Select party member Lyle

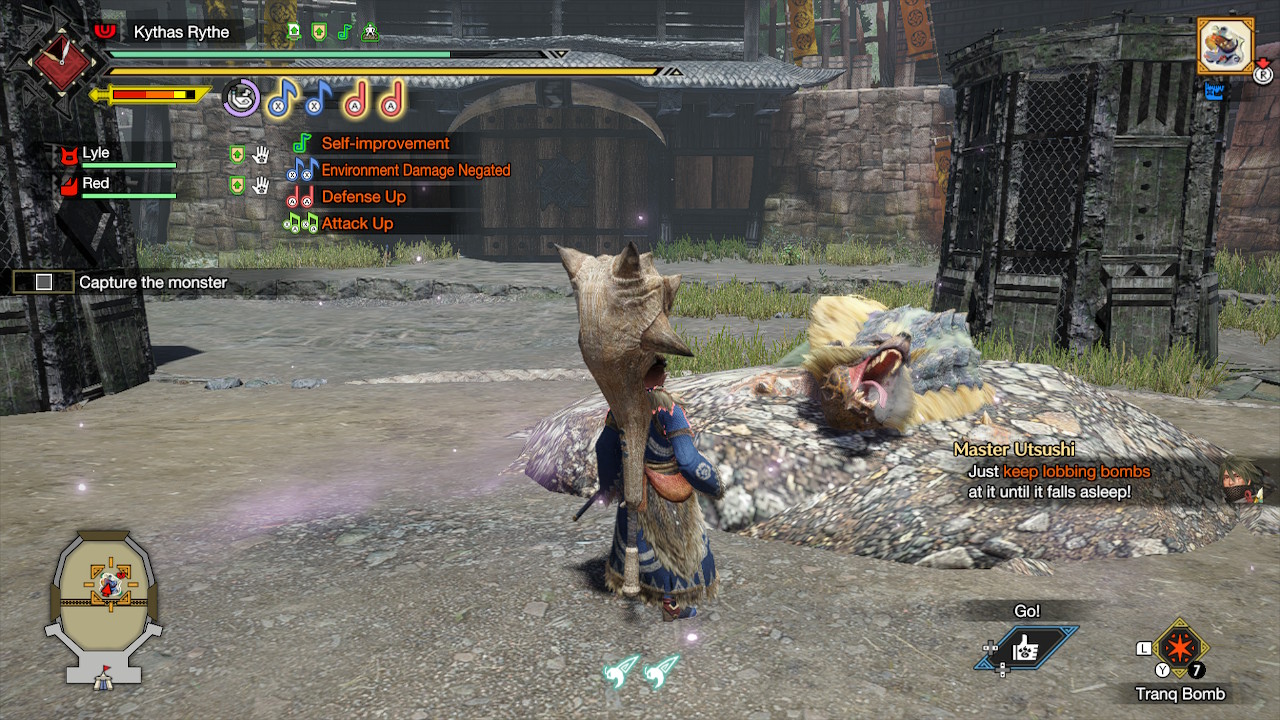[96, 154]
